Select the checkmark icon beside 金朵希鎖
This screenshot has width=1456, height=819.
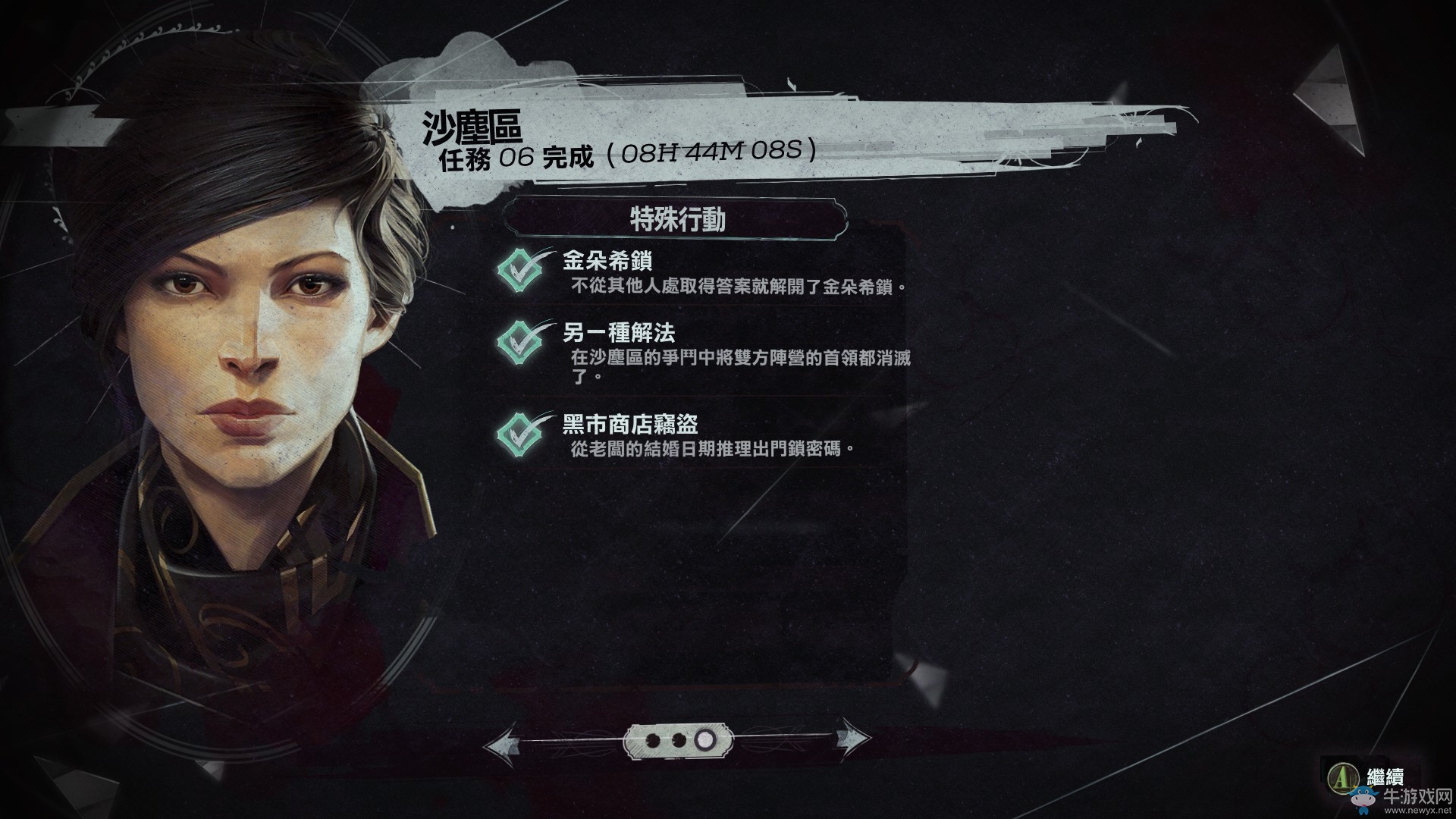pos(522,269)
